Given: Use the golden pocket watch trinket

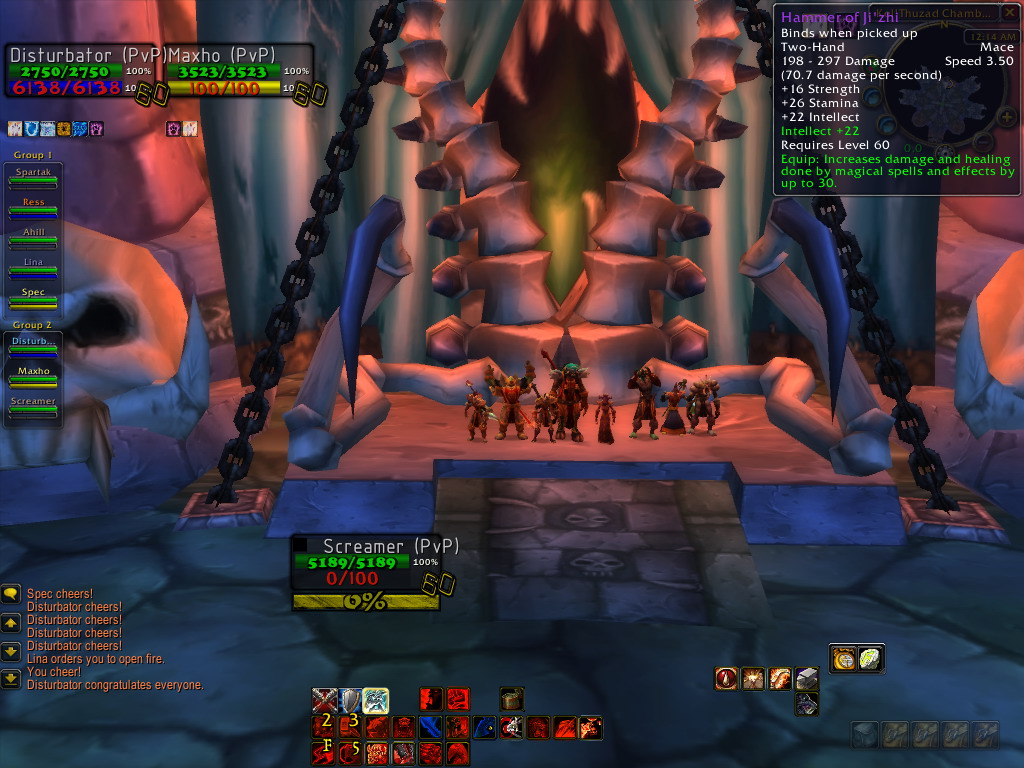Looking at the screenshot, I should coord(844,659).
